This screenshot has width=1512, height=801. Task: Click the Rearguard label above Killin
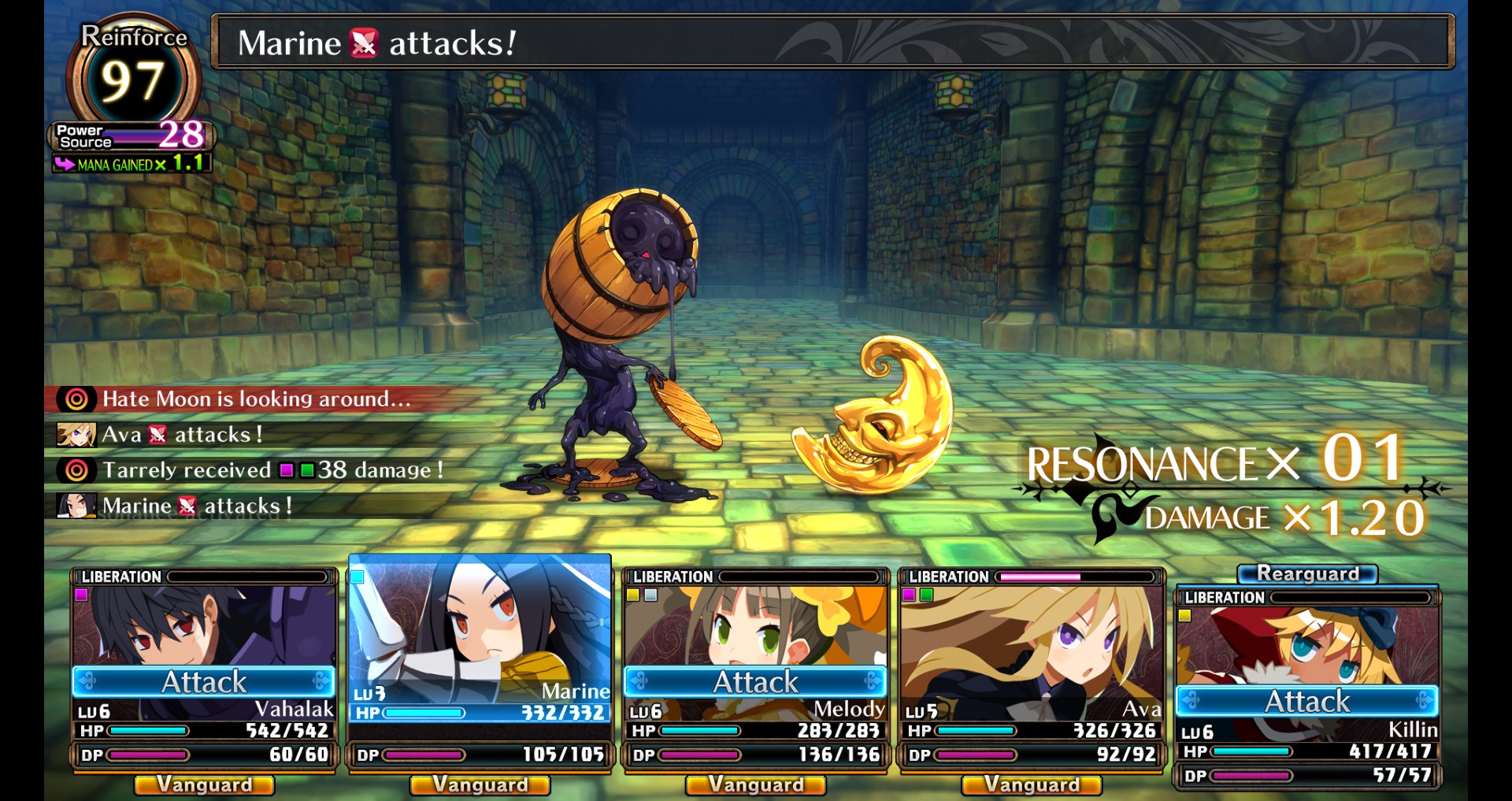pyautogui.click(x=1307, y=573)
